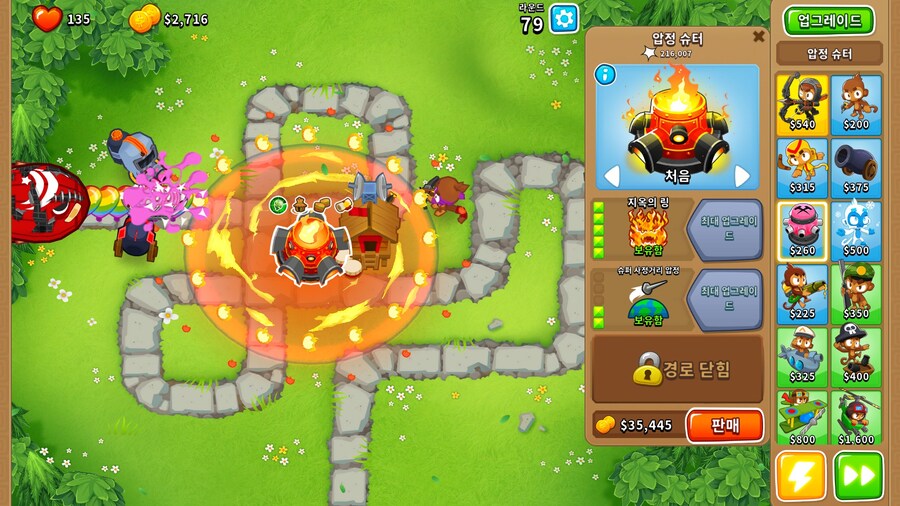Image resolution: width=900 pixels, height=506 pixels.
Task: Open the settings gear button
Action: pos(564,18)
